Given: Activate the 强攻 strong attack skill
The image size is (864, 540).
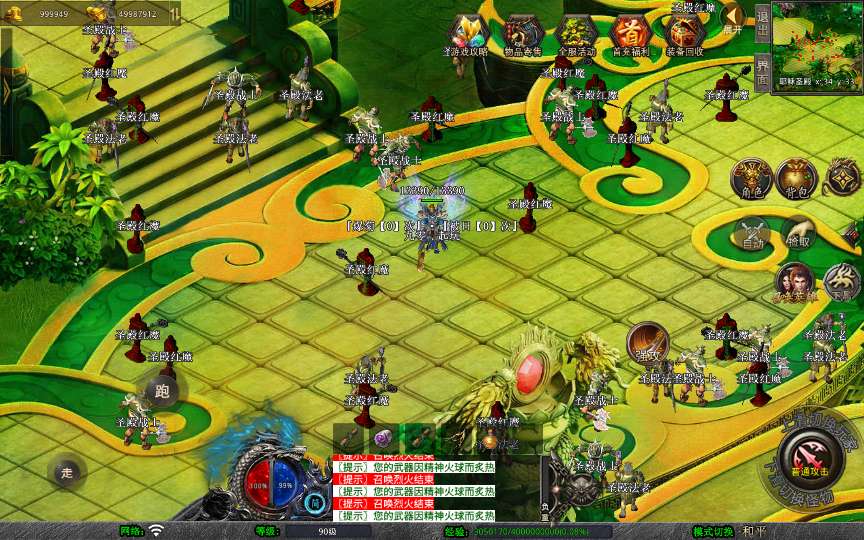Looking at the screenshot, I should pyautogui.click(x=646, y=341).
